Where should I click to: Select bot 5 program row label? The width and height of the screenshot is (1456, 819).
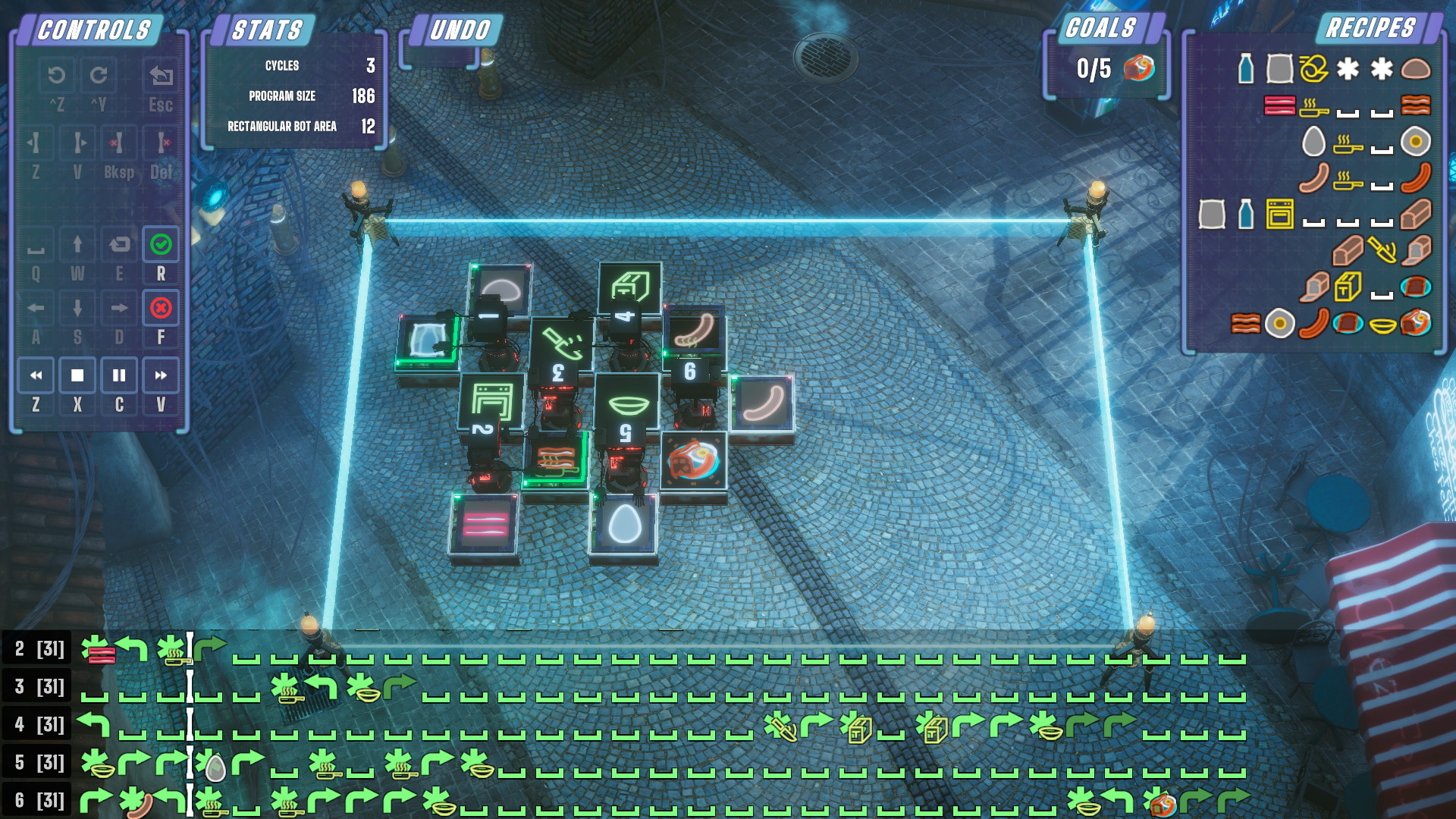click(x=38, y=763)
